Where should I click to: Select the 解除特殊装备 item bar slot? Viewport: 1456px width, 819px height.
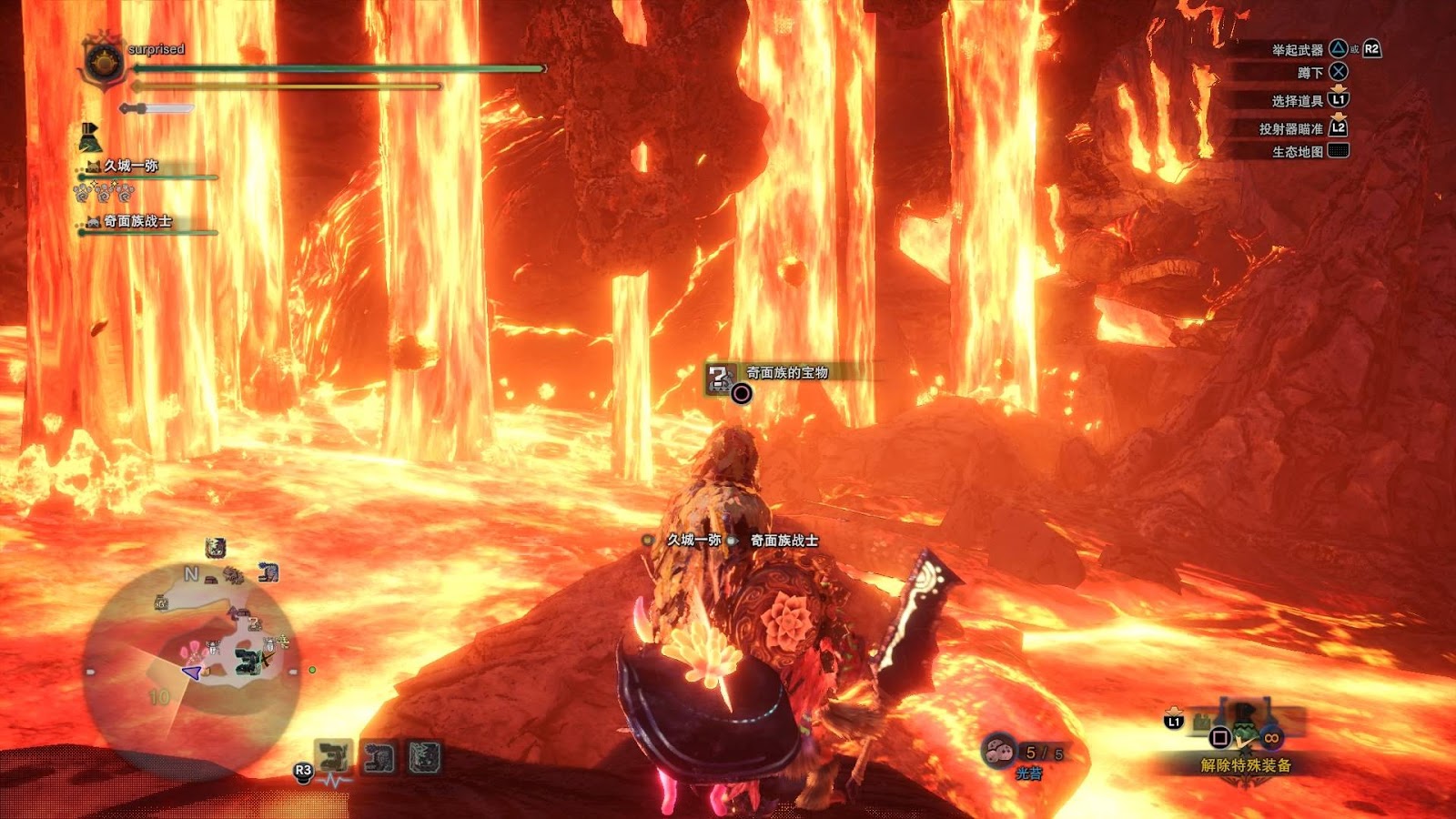click(x=1245, y=765)
